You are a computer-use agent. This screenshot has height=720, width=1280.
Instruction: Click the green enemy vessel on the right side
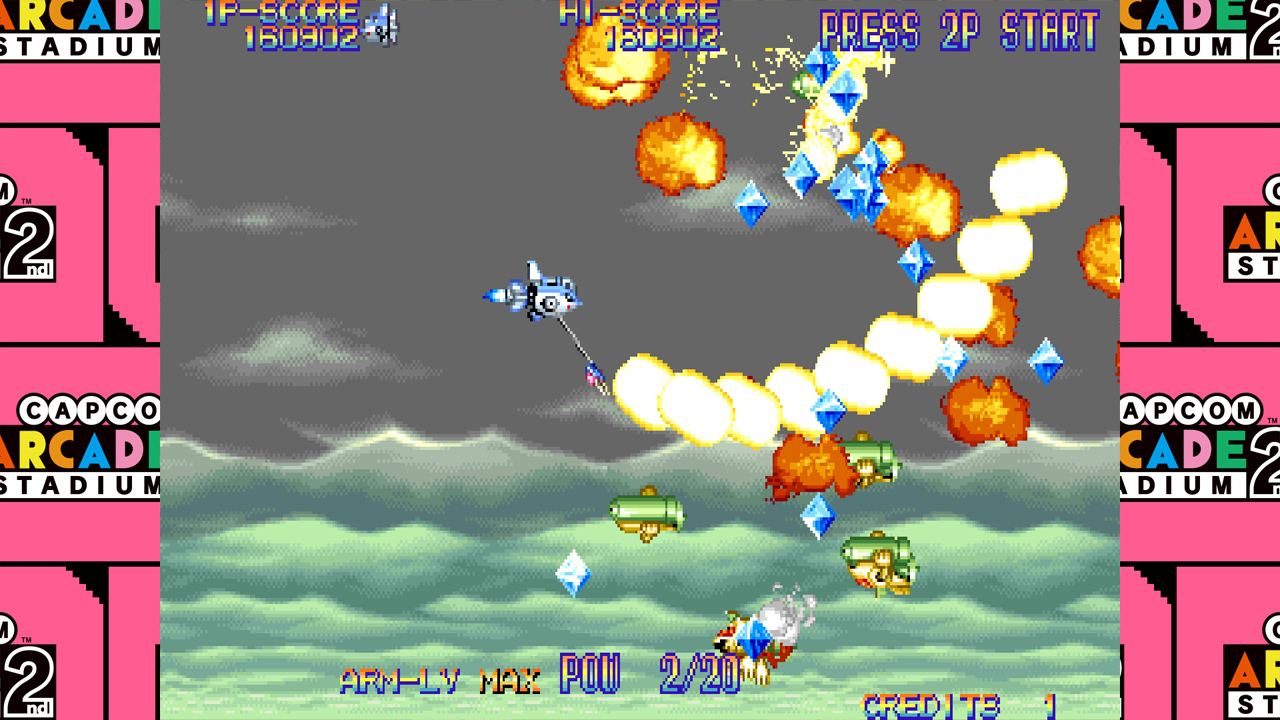pyautogui.click(x=878, y=558)
